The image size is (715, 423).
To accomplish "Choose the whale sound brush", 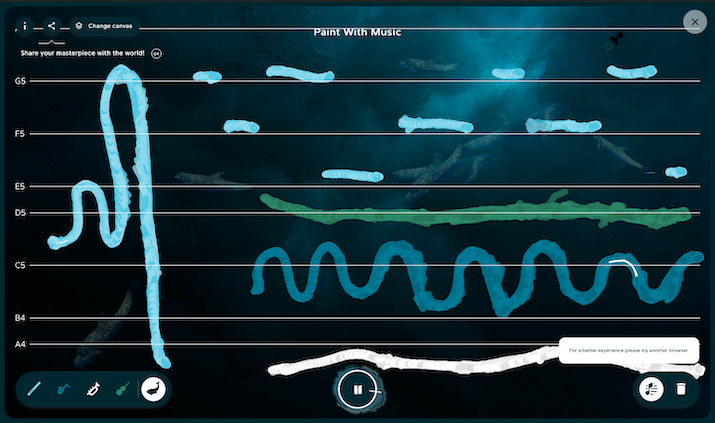I will 153,388.
